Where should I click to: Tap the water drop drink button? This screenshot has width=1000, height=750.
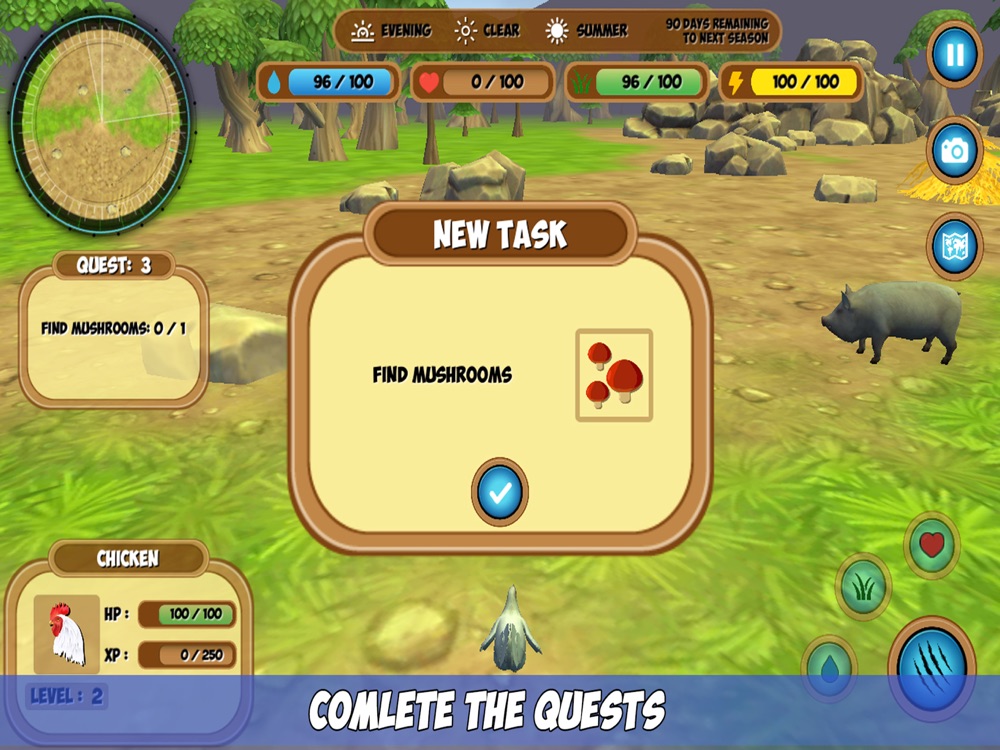point(829,668)
